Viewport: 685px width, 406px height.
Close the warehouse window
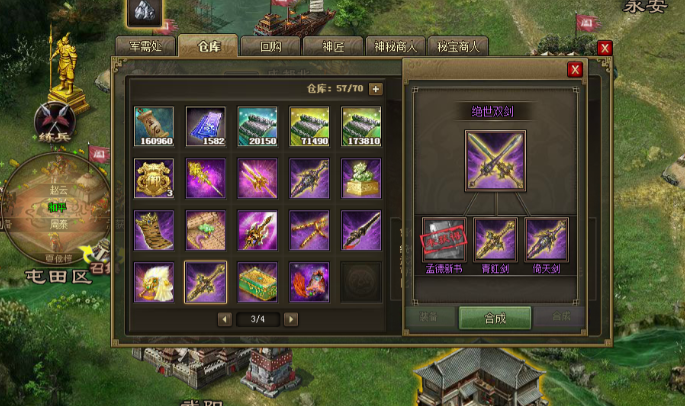pyautogui.click(x=604, y=47)
